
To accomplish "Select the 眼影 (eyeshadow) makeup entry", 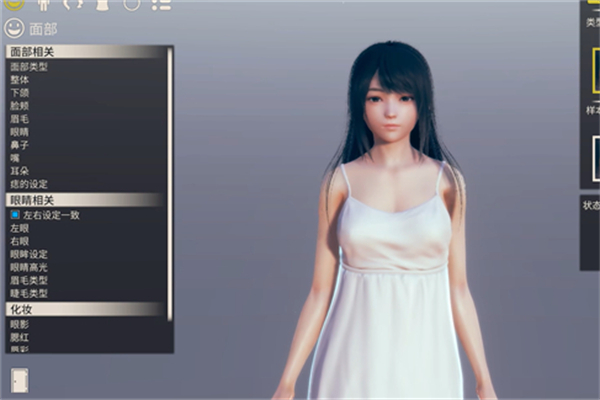I will (x=20, y=324).
